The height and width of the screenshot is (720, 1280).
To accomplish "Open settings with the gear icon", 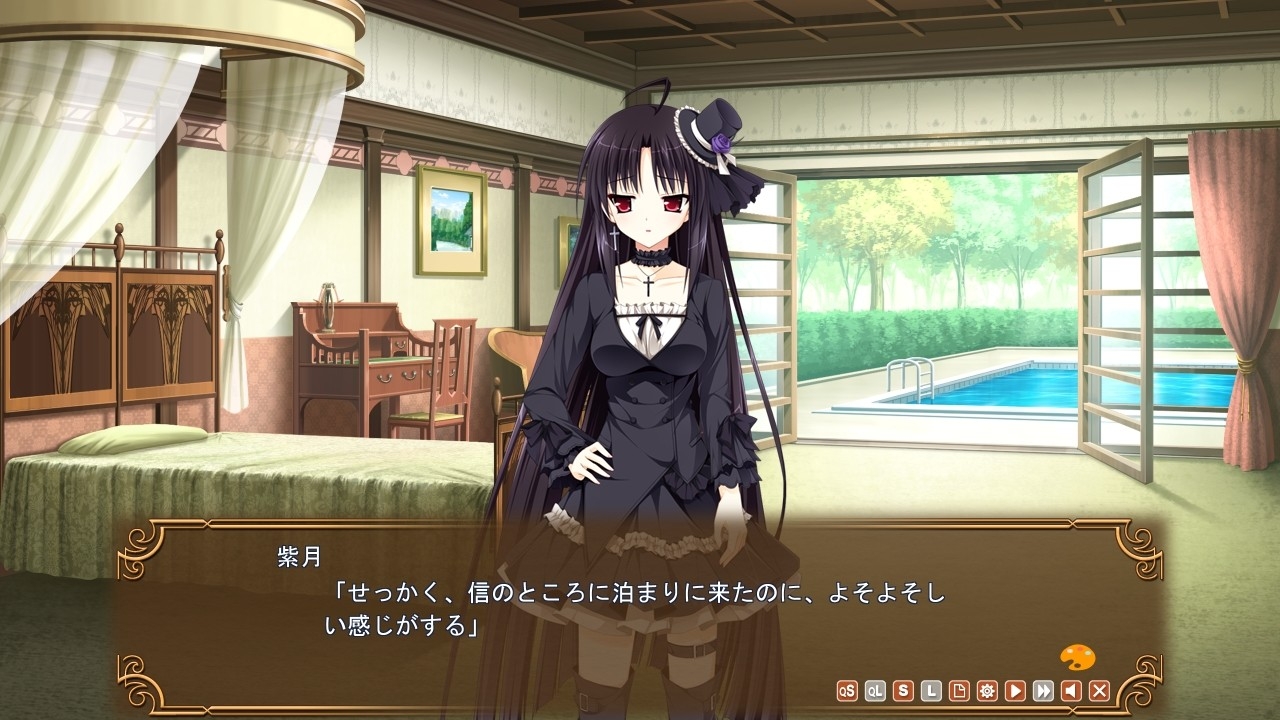I will [987, 692].
